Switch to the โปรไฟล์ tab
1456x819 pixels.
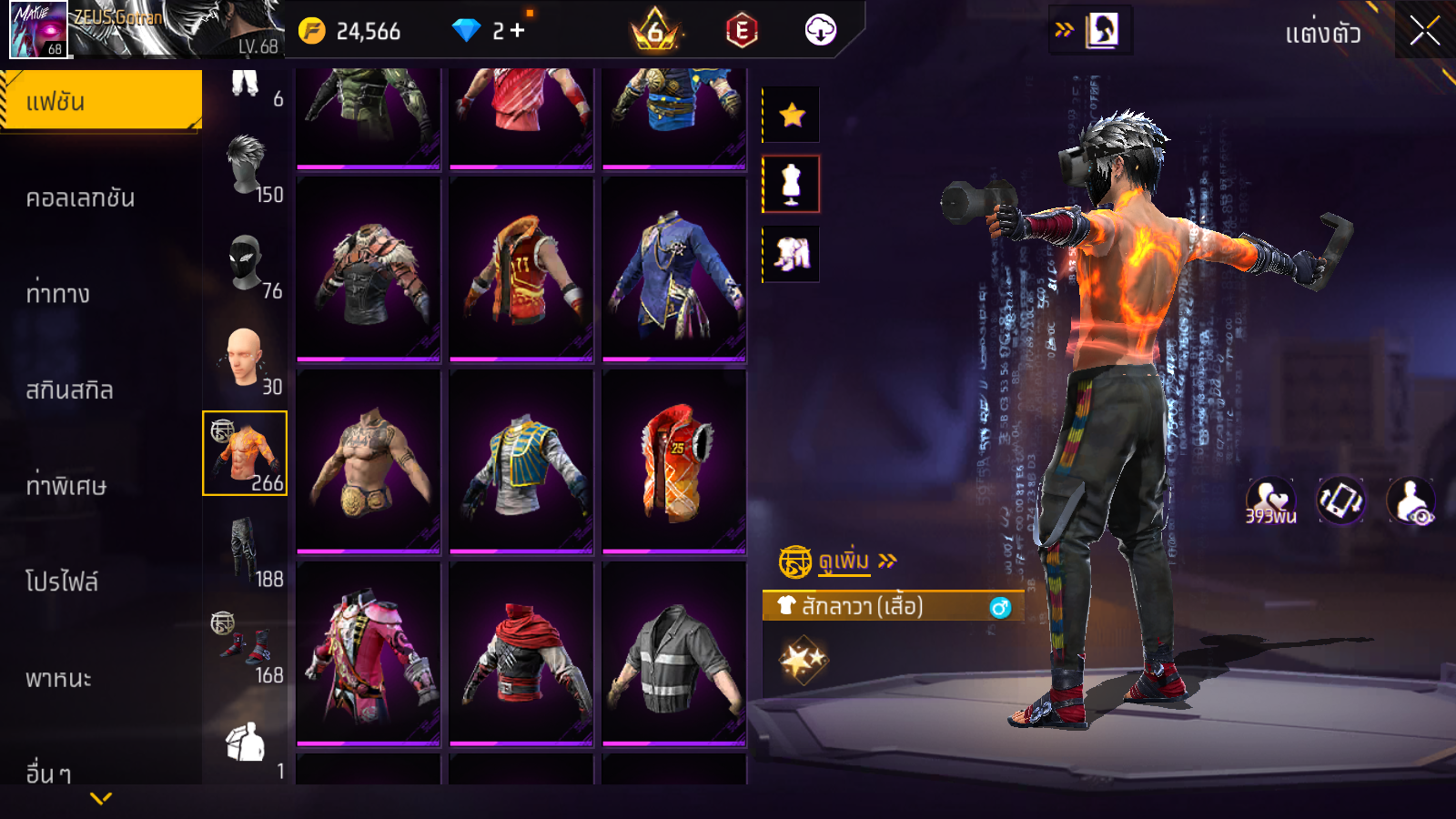click(62, 581)
